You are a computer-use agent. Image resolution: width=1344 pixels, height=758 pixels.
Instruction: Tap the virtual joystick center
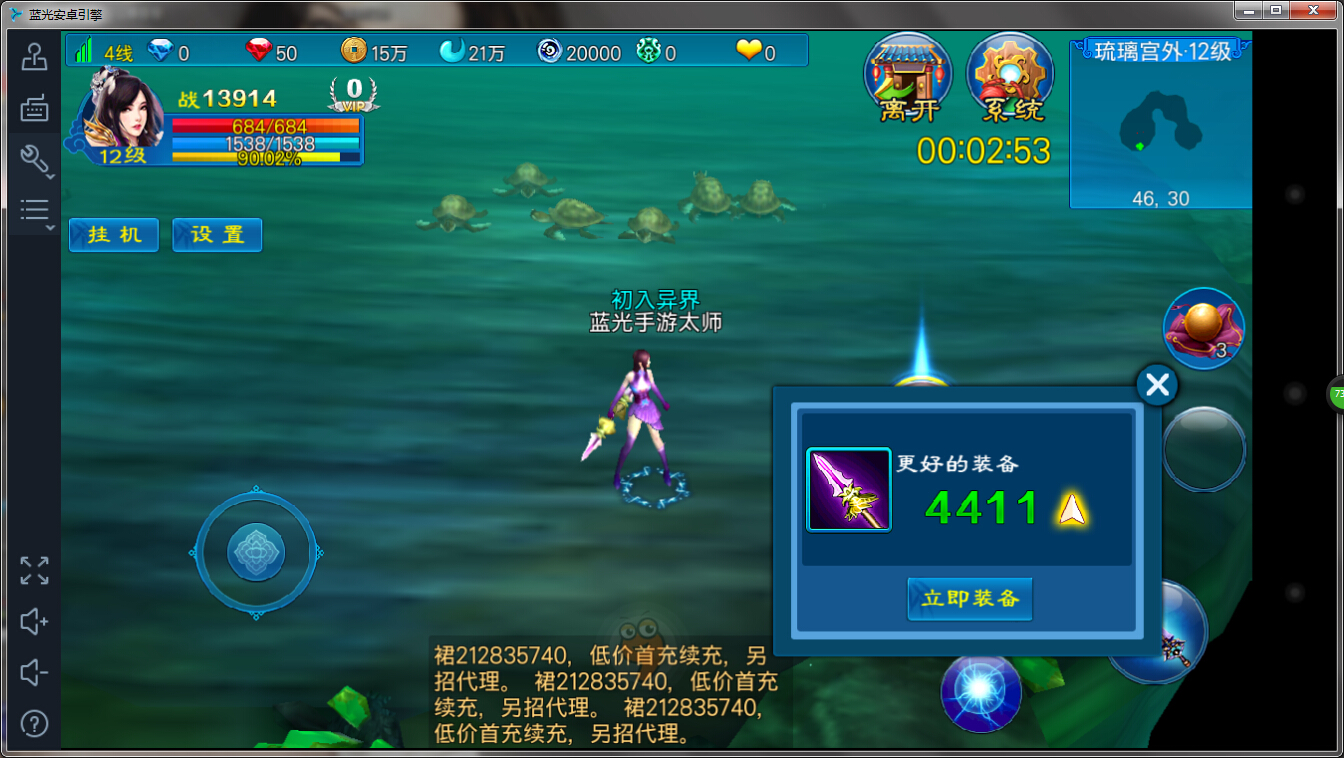pyautogui.click(x=256, y=552)
